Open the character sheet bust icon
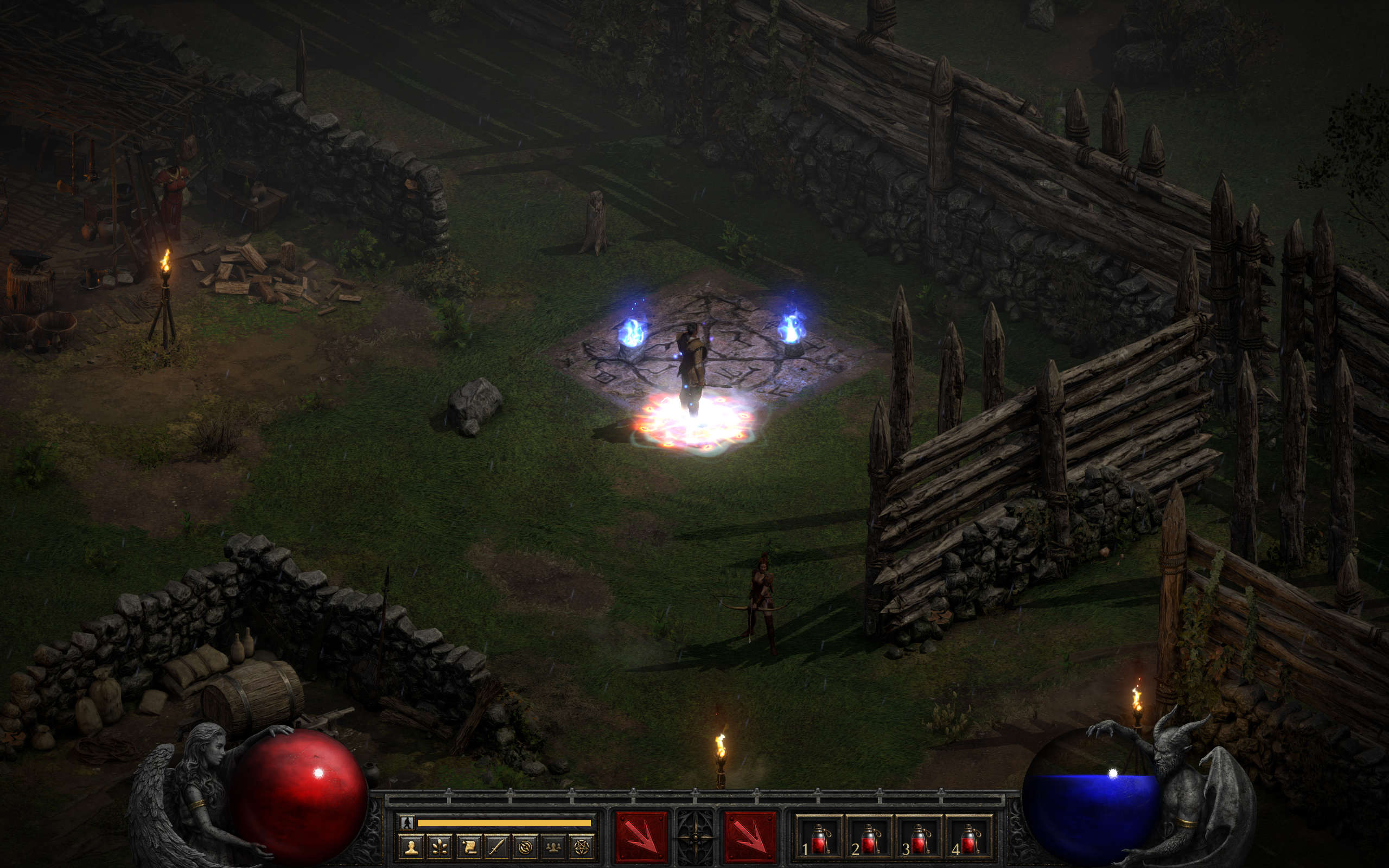Screen dimensions: 1389x868 coord(411,847)
